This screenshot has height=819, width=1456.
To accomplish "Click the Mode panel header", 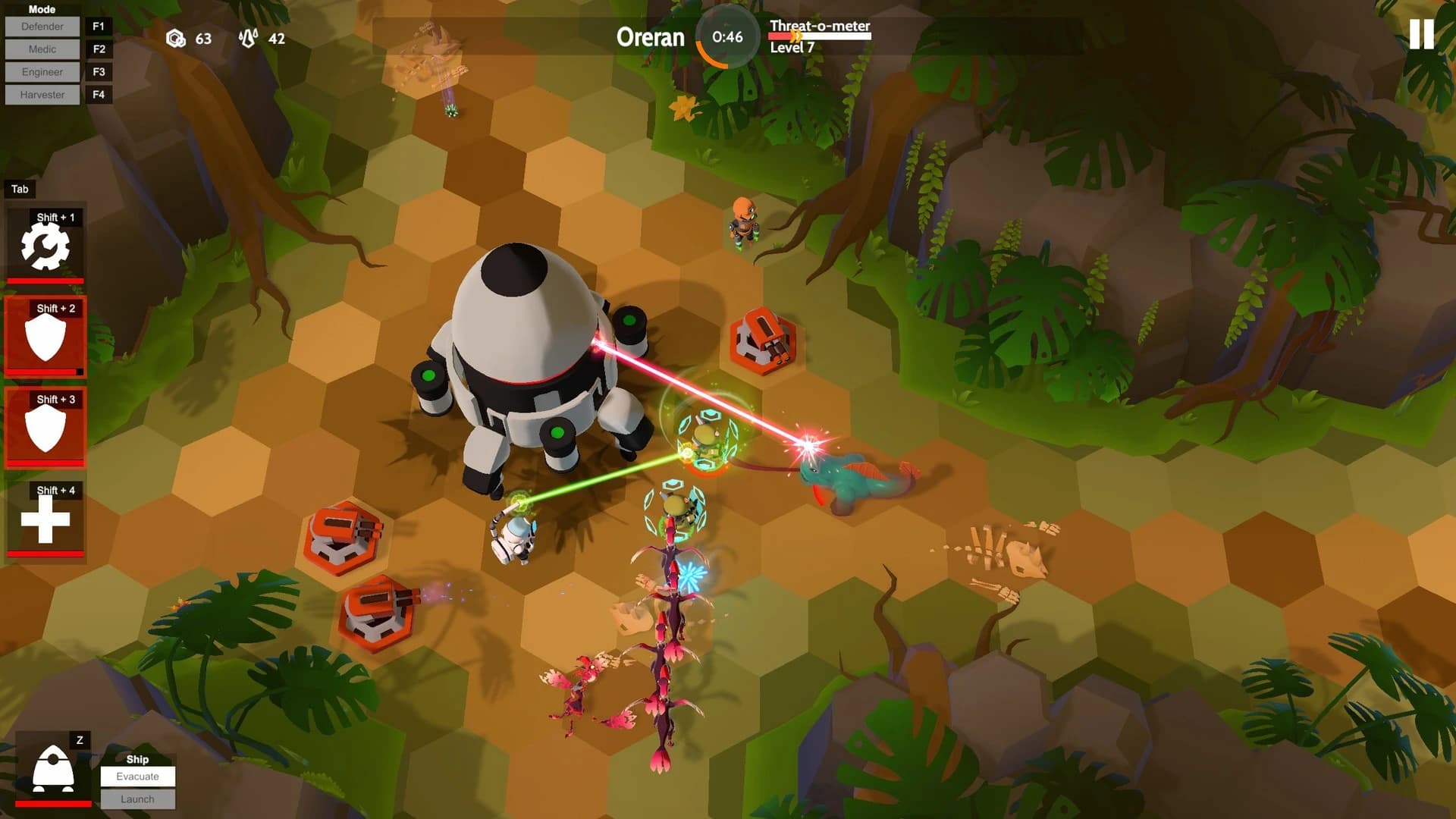I will [42, 9].
